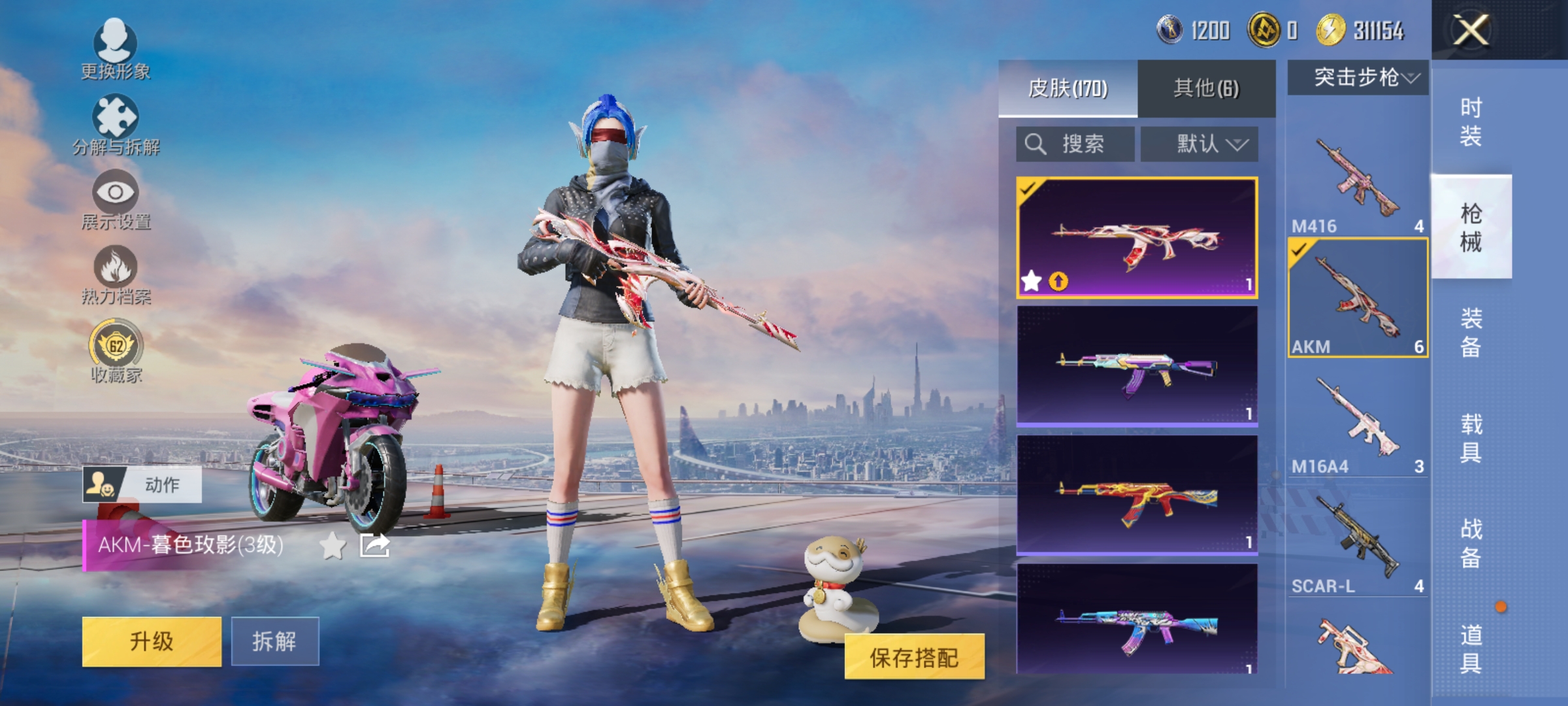Image resolution: width=1568 pixels, height=706 pixels.
Task: Click the search magnifier in the skin panel
Action: [x=1034, y=144]
